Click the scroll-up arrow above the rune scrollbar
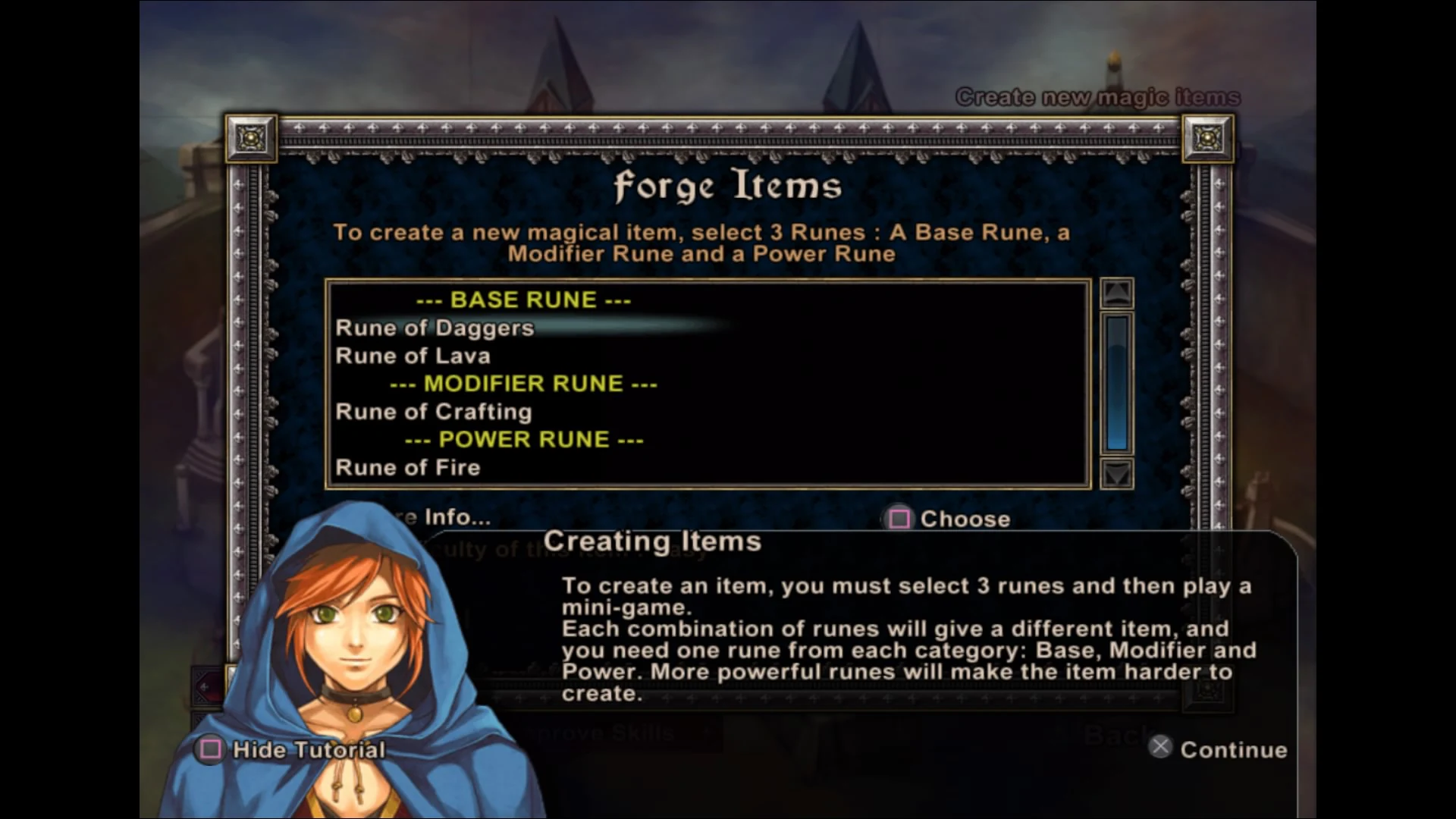This screenshot has height=819, width=1456. [x=1116, y=292]
